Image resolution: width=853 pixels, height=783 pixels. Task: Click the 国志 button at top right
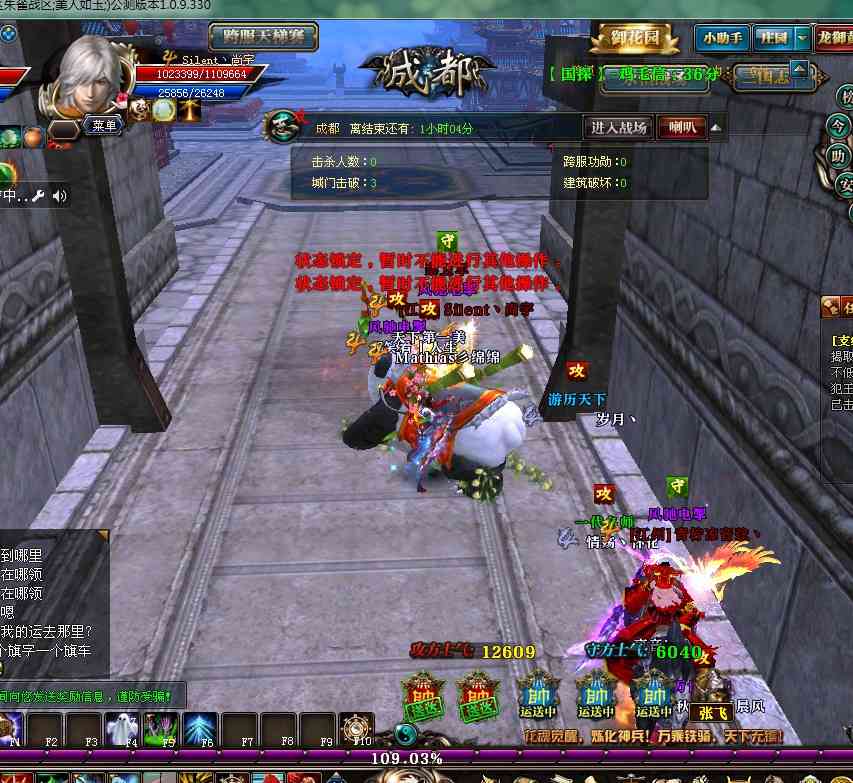(x=771, y=75)
